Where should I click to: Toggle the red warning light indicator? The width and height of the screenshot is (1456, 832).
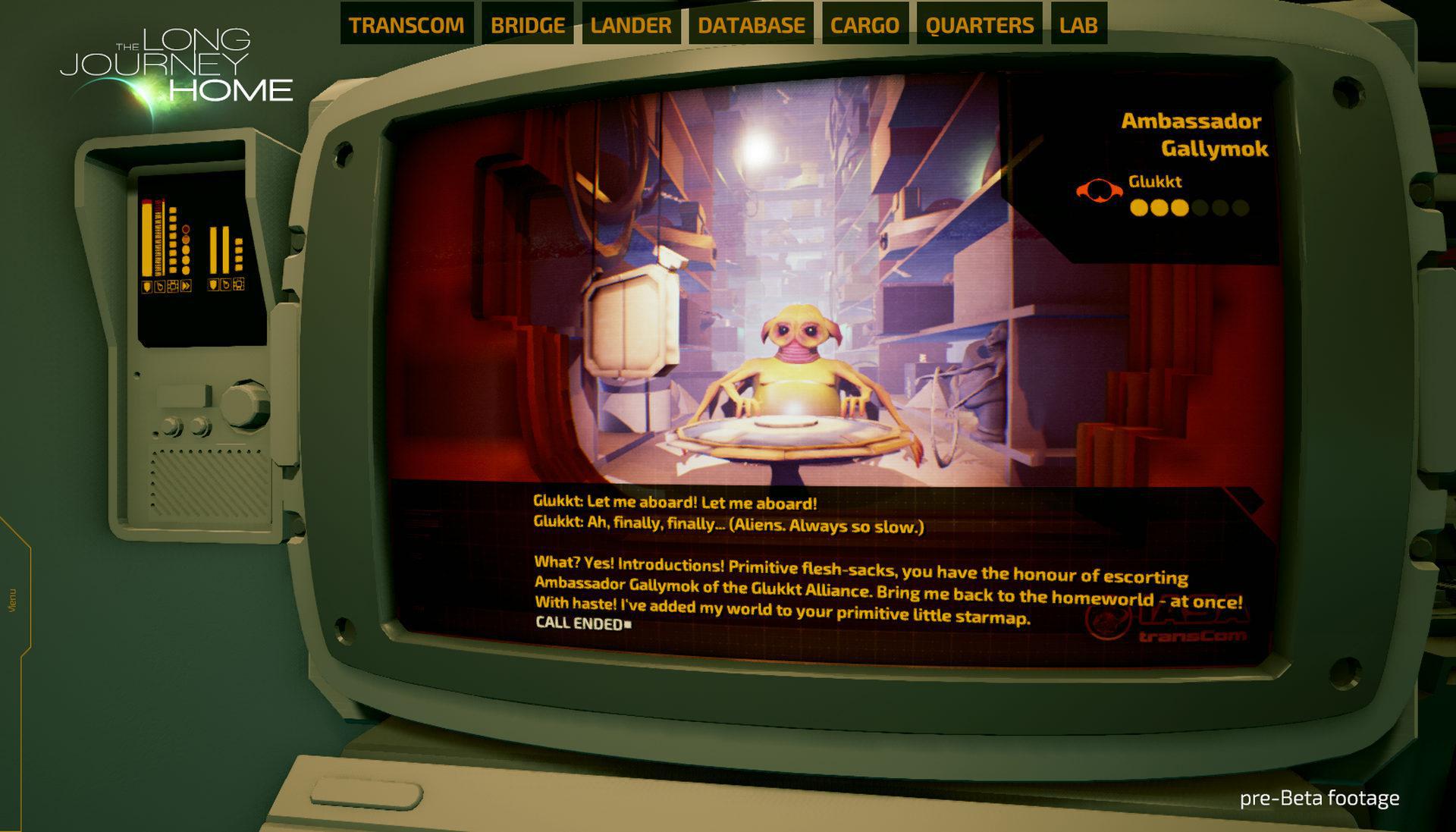coord(186,229)
